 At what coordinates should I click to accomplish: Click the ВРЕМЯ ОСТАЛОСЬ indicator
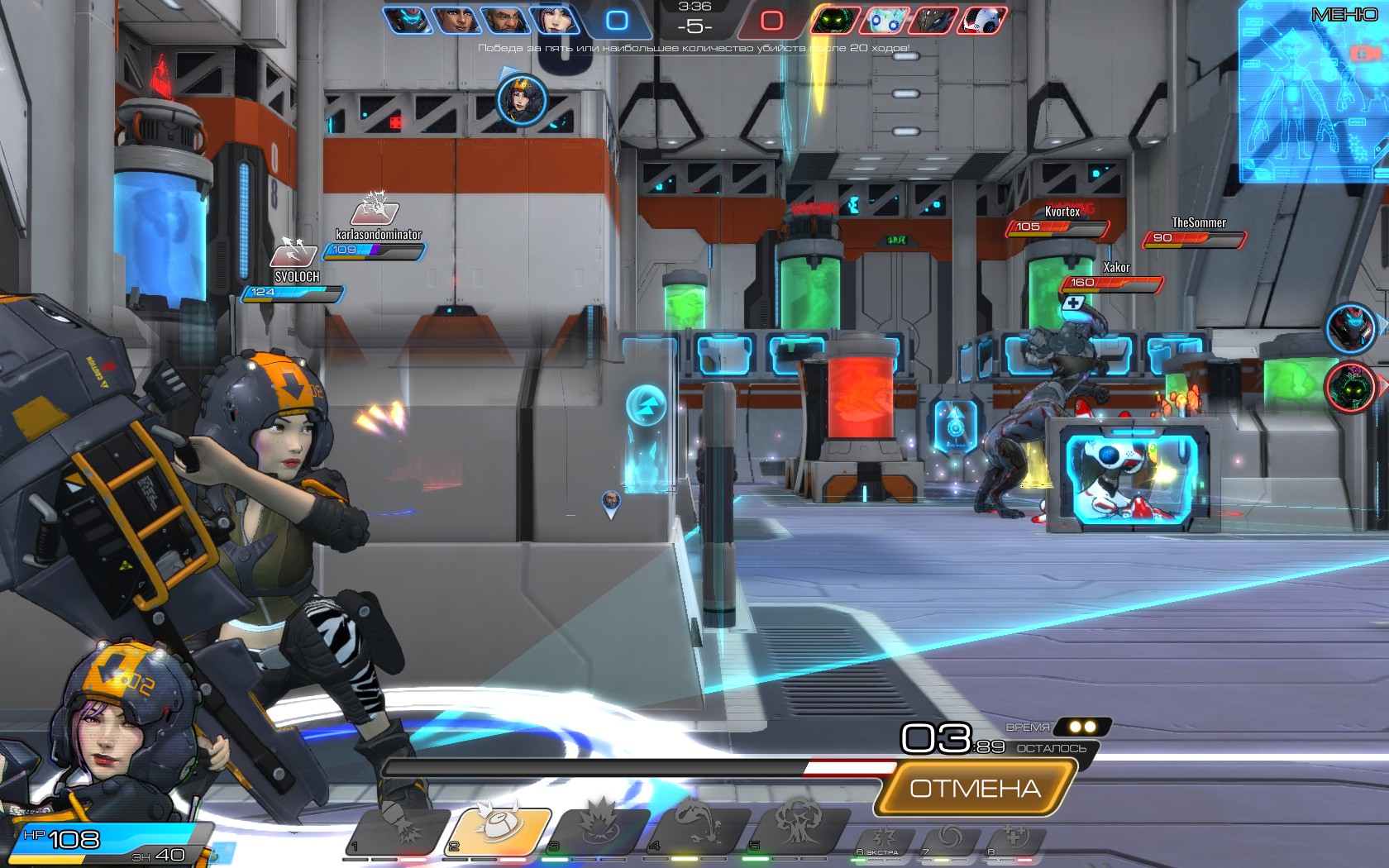coord(1046,738)
